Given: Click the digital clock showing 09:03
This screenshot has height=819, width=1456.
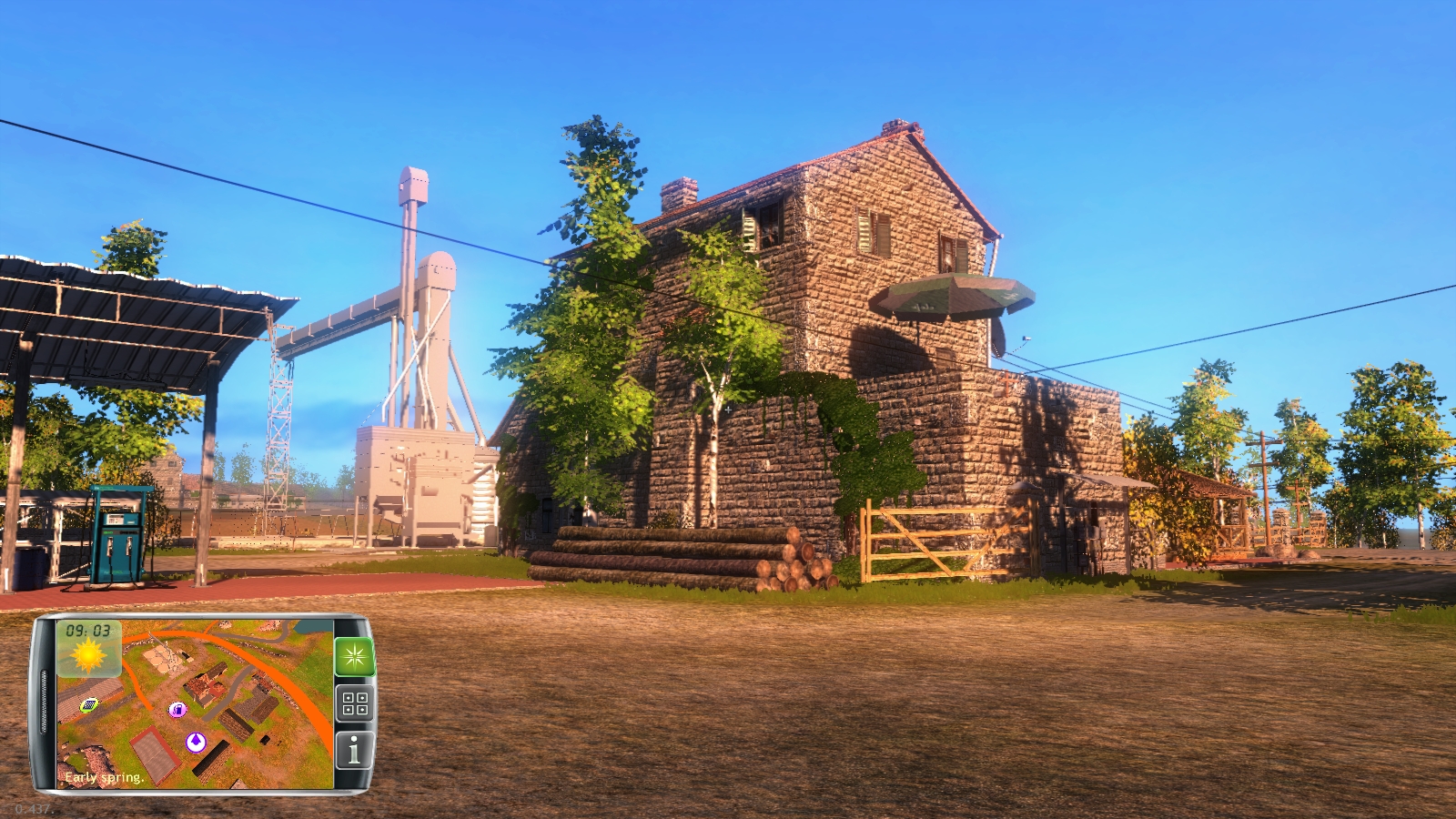Looking at the screenshot, I should tap(87, 631).
